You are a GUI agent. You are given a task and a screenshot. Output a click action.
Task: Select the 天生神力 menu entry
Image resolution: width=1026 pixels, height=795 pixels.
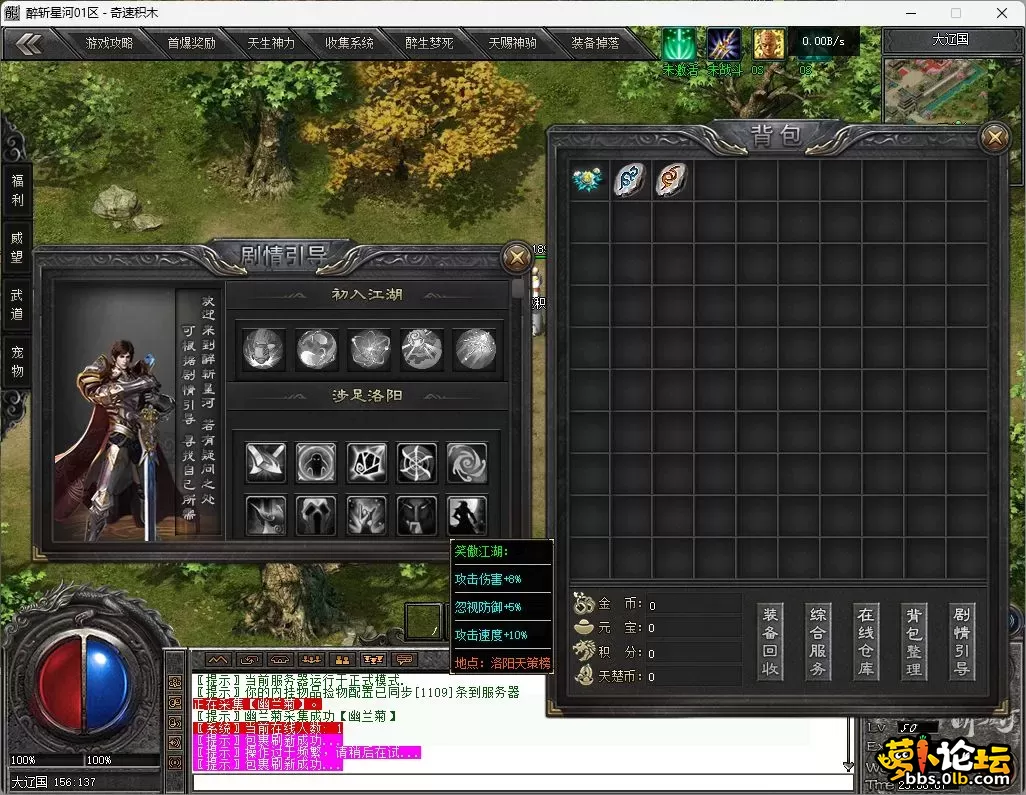click(271, 43)
